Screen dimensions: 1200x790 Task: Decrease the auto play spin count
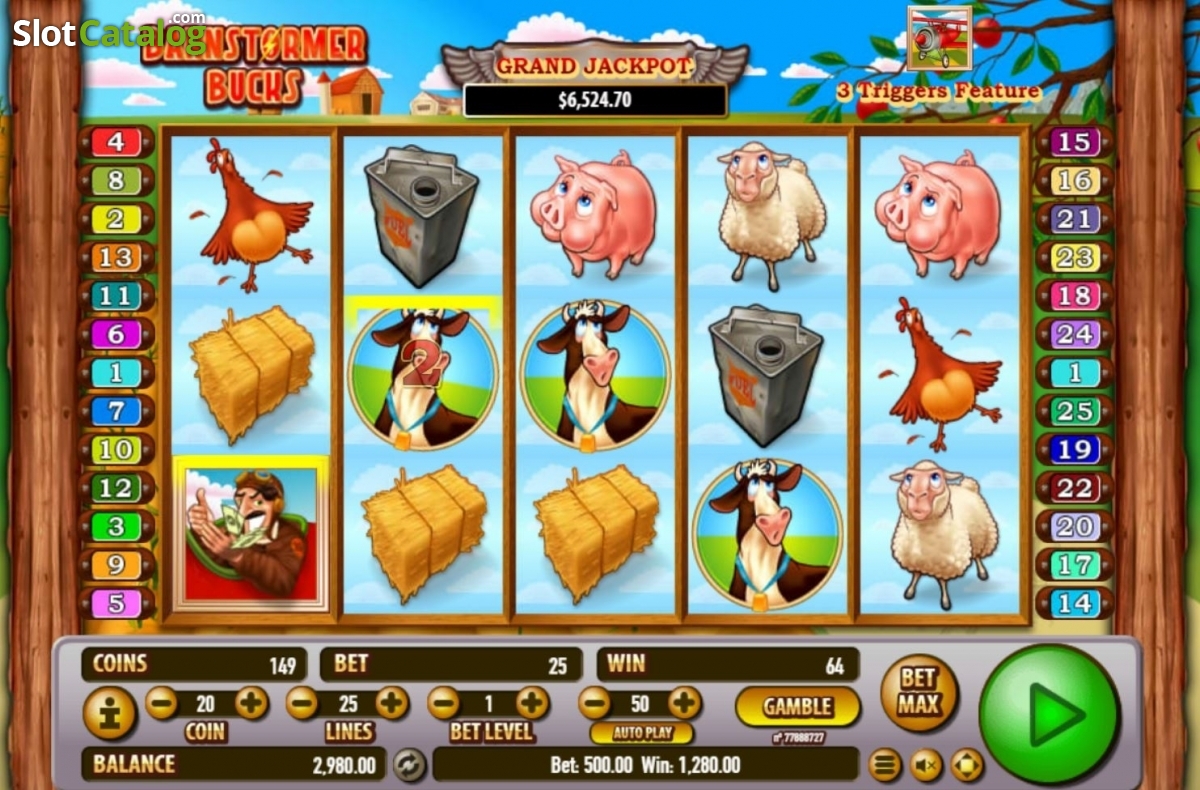click(x=594, y=703)
